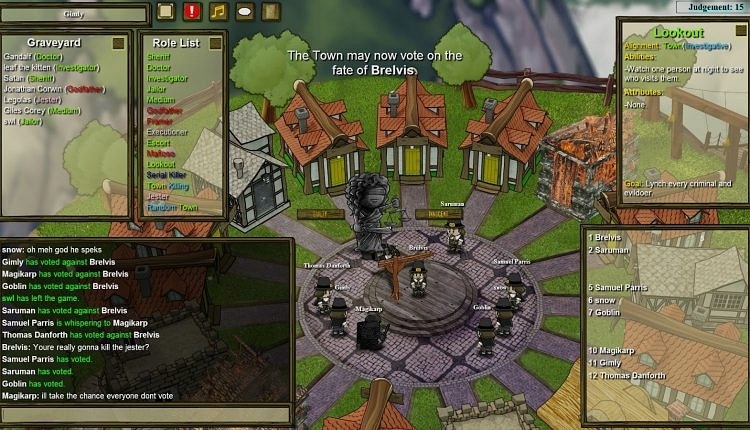This screenshot has height=430, width=750.
Task: Click the Serial Killer role entry
Action: 167,175
